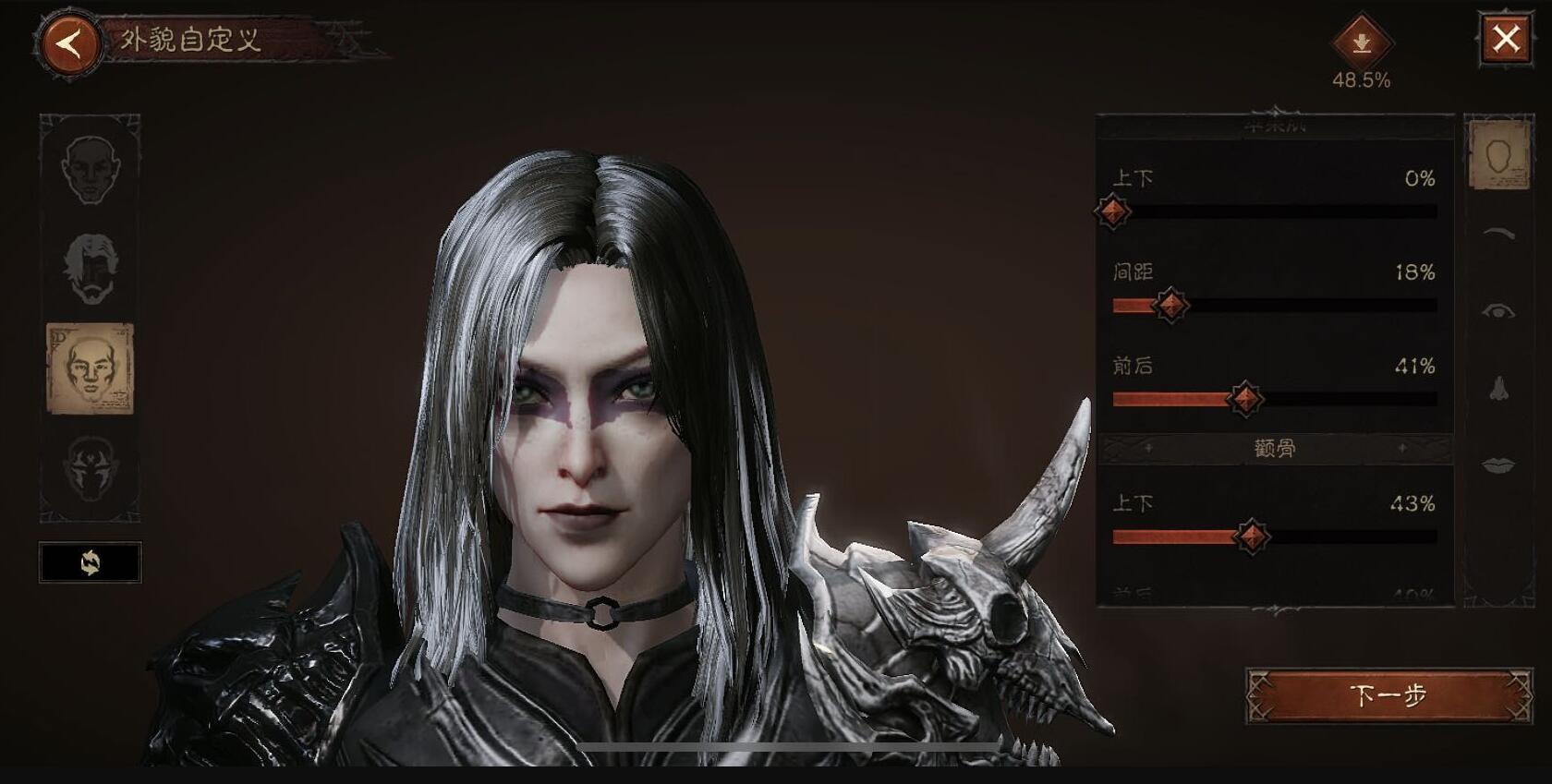
Task: Click the 间距 slider handle at 18%
Action: pyautogui.click(x=1170, y=305)
